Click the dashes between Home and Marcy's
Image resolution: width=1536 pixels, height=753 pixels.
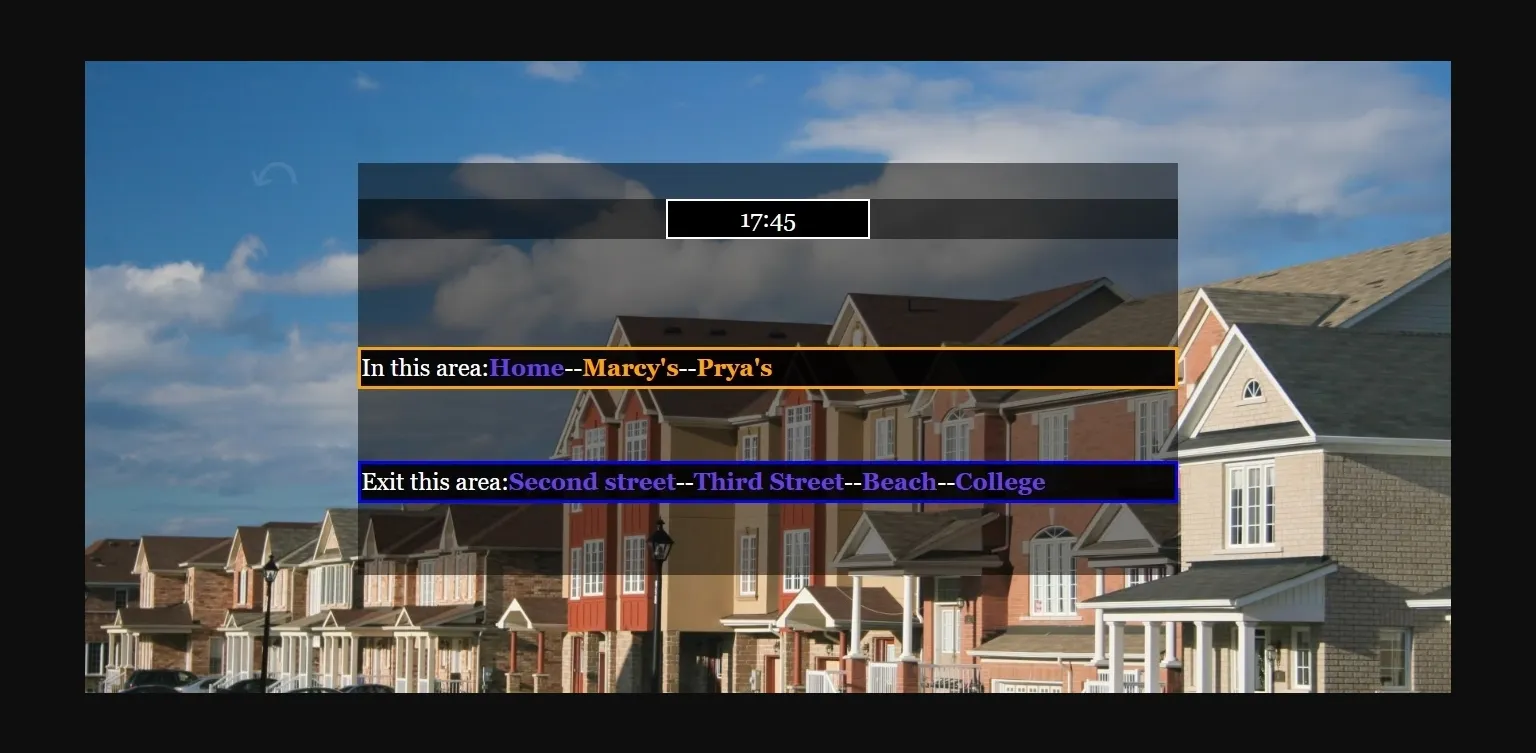click(573, 367)
